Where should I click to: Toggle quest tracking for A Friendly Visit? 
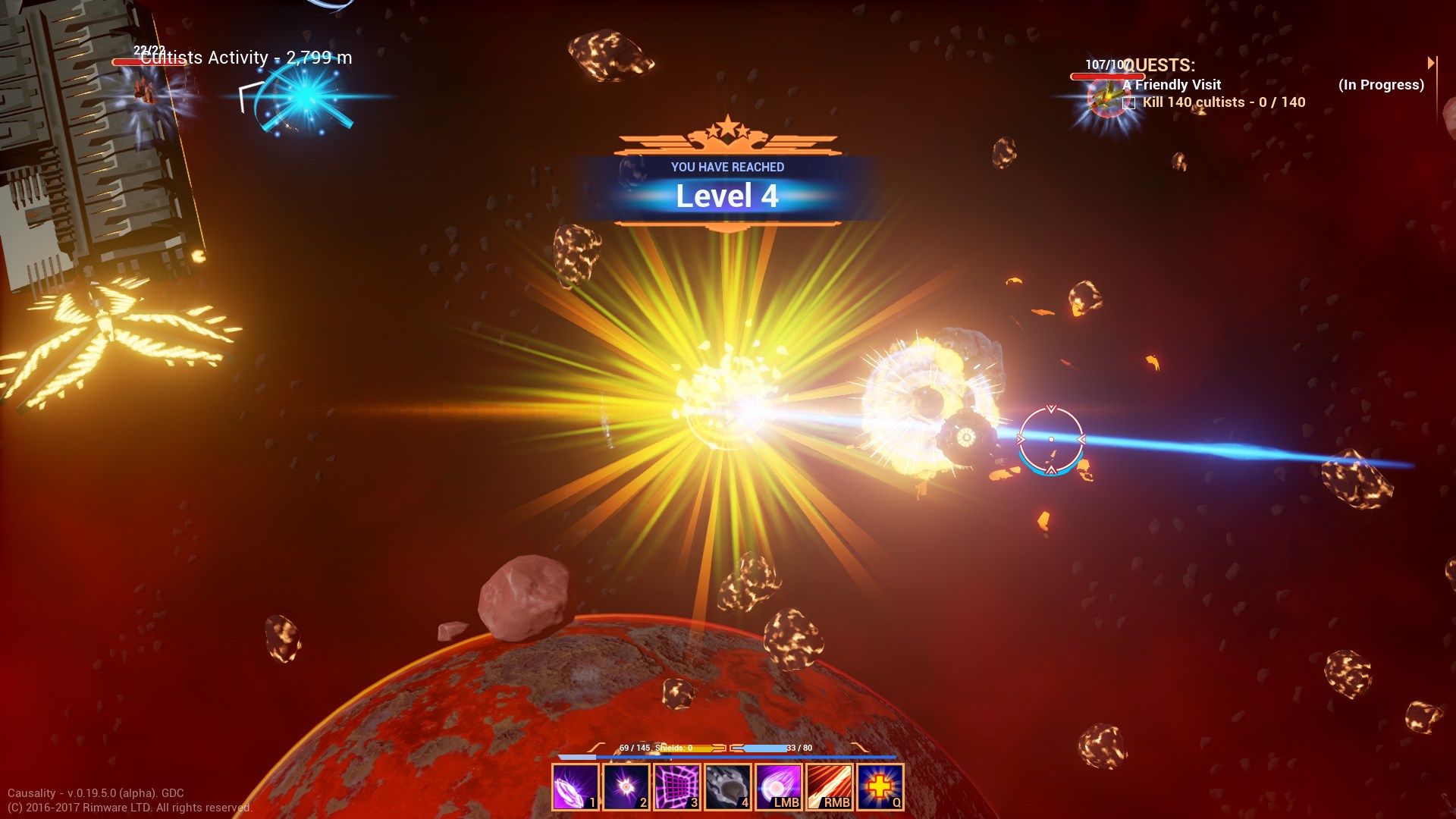coord(1172,85)
